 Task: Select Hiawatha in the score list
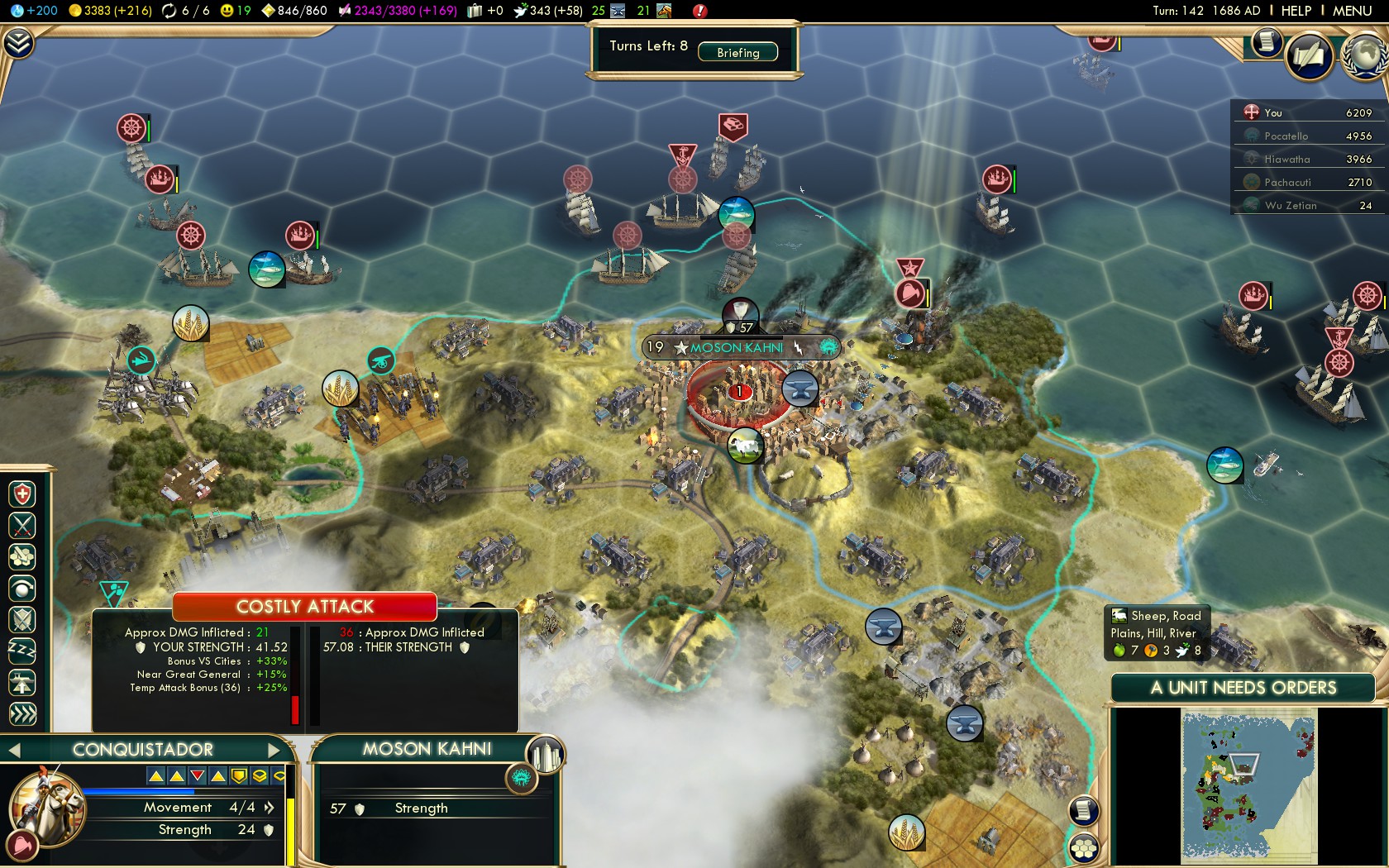(x=1286, y=159)
